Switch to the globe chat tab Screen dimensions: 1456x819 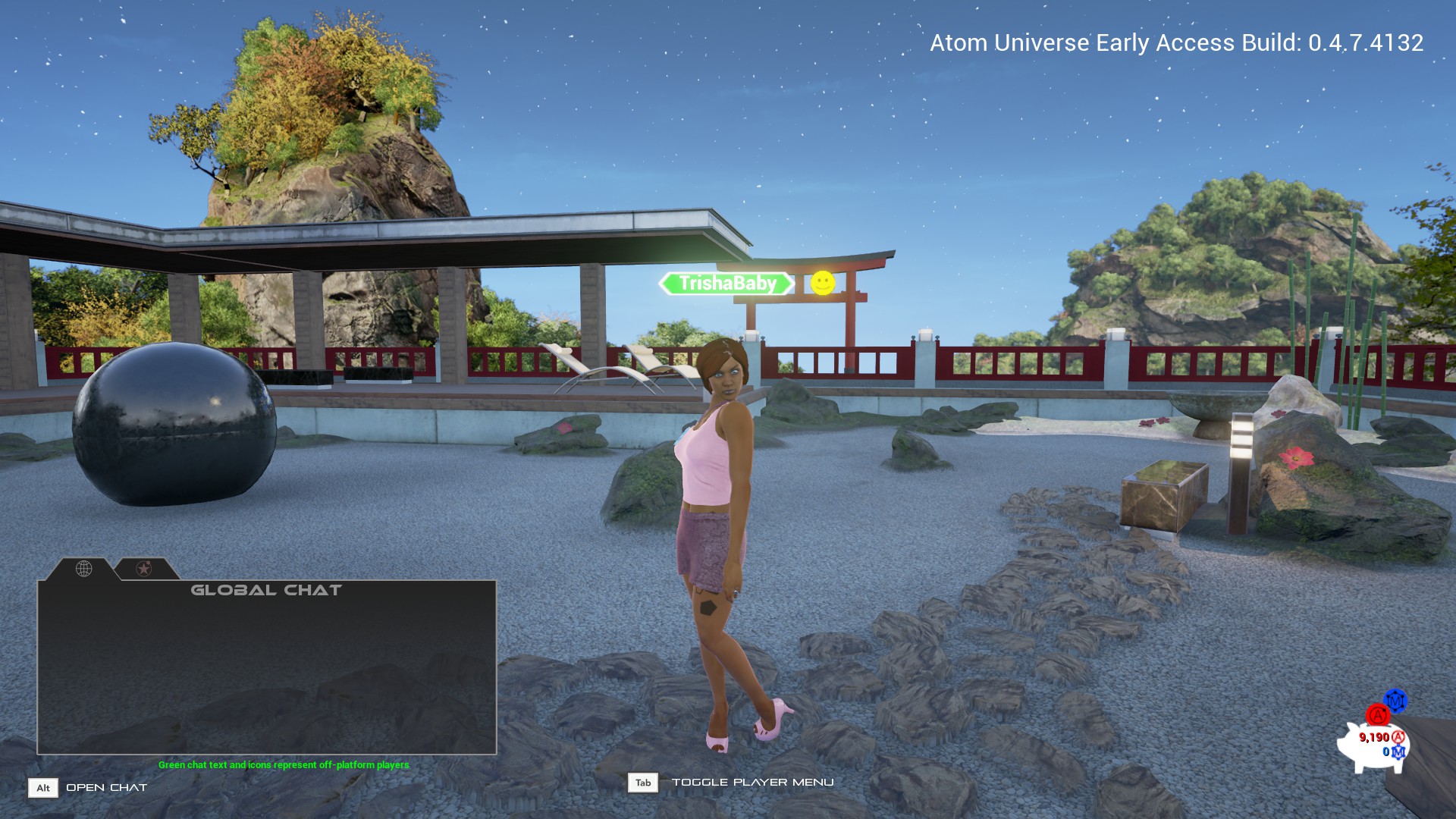(83, 568)
